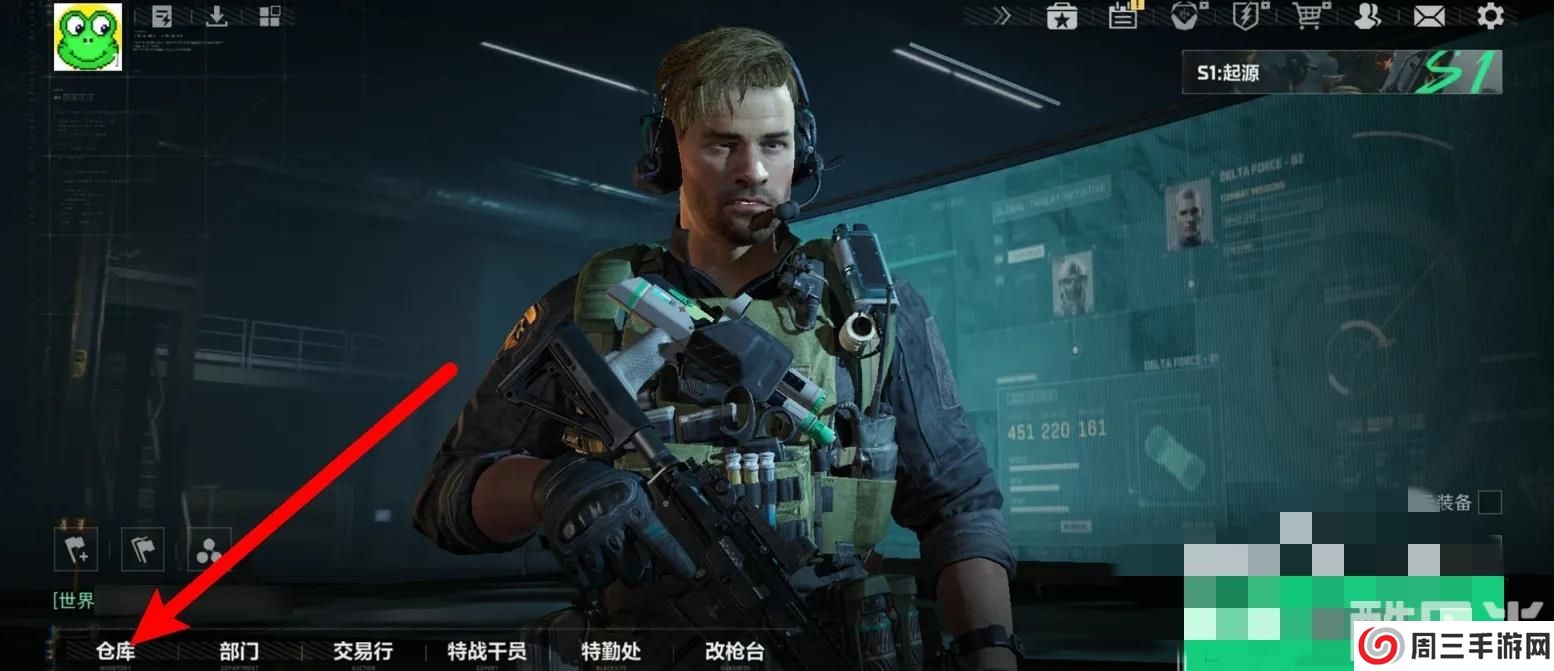Switch to the 部门 (Department) tab
Viewport: 1554px width, 671px height.
[239, 651]
